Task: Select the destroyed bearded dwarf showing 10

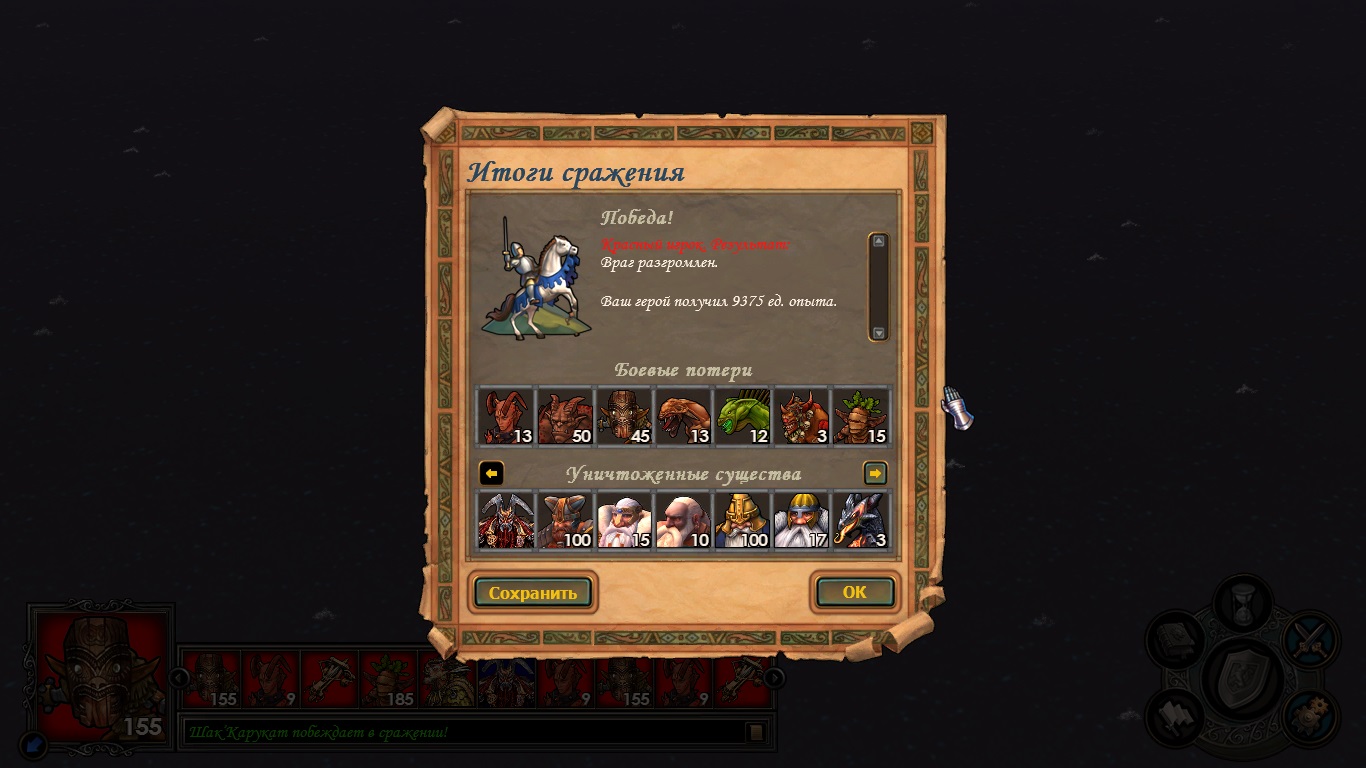Action: click(683, 520)
